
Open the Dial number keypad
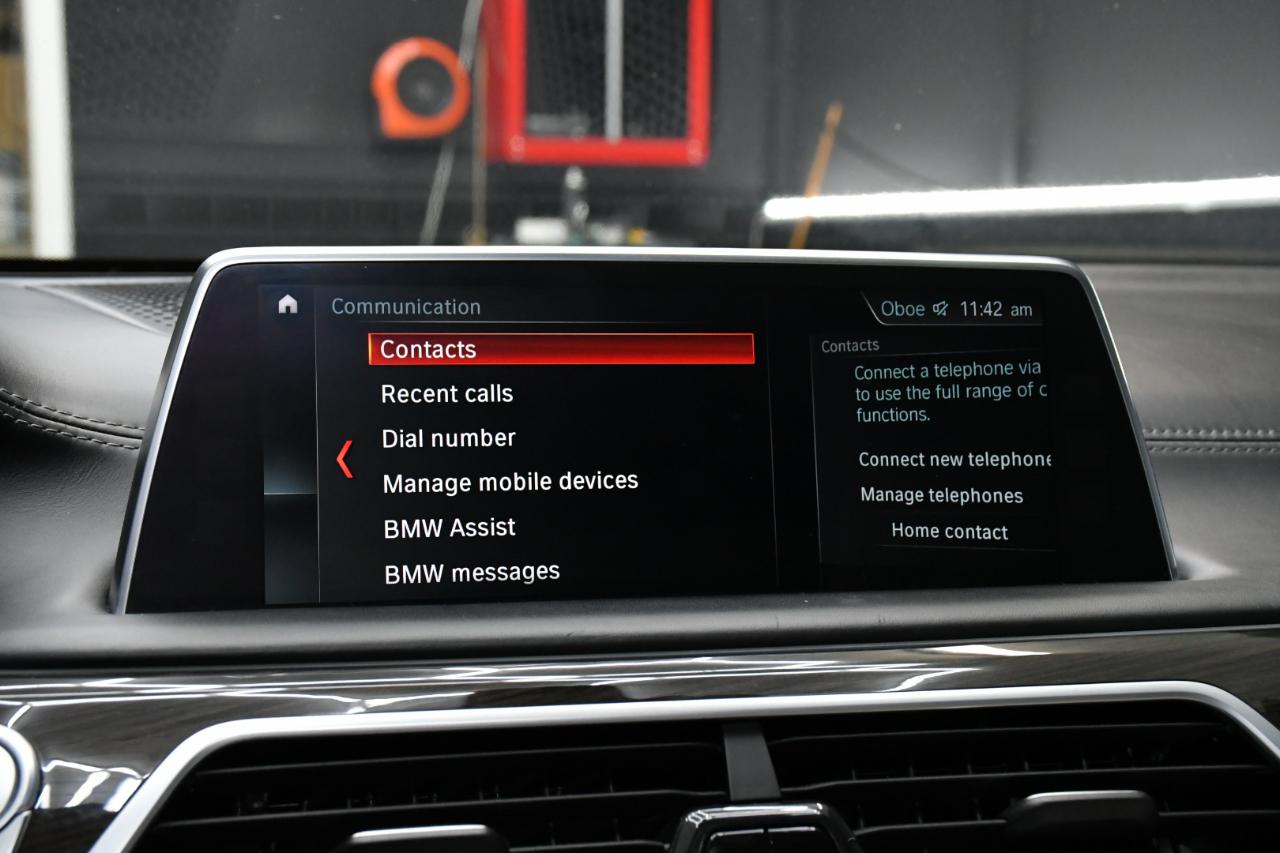click(x=447, y=437)
